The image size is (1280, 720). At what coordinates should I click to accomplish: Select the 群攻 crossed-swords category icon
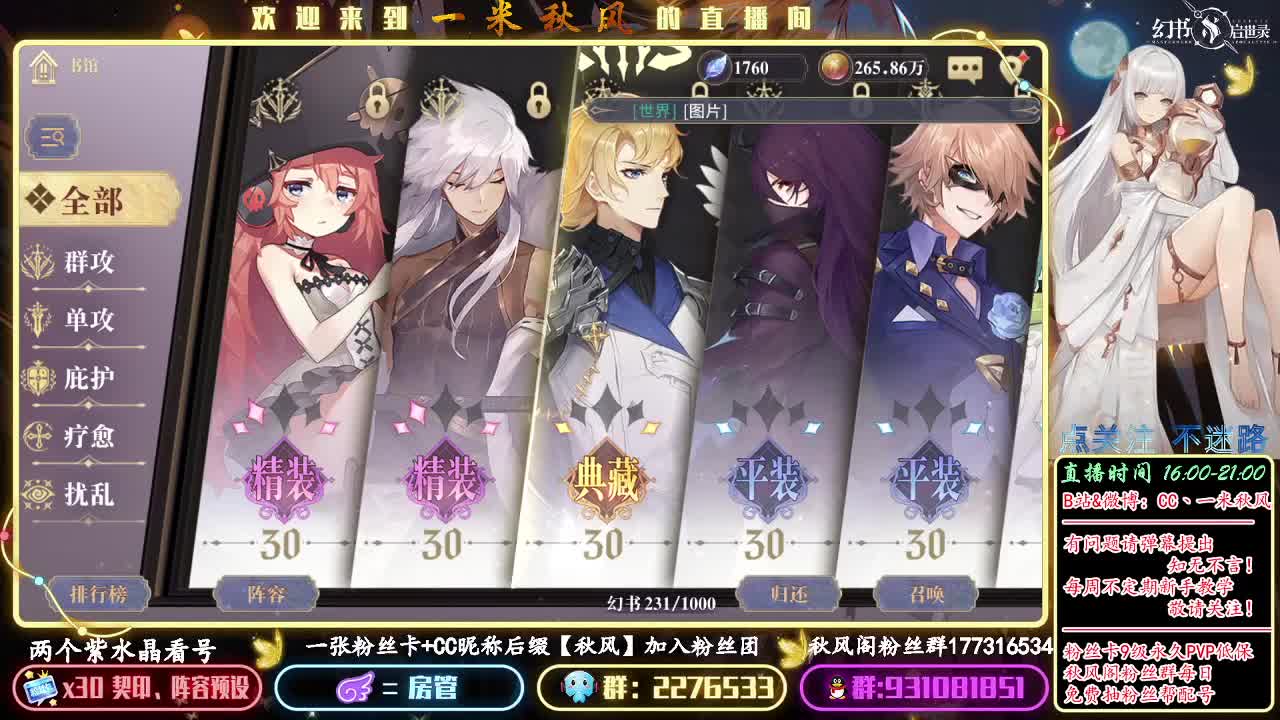(40, 261)
